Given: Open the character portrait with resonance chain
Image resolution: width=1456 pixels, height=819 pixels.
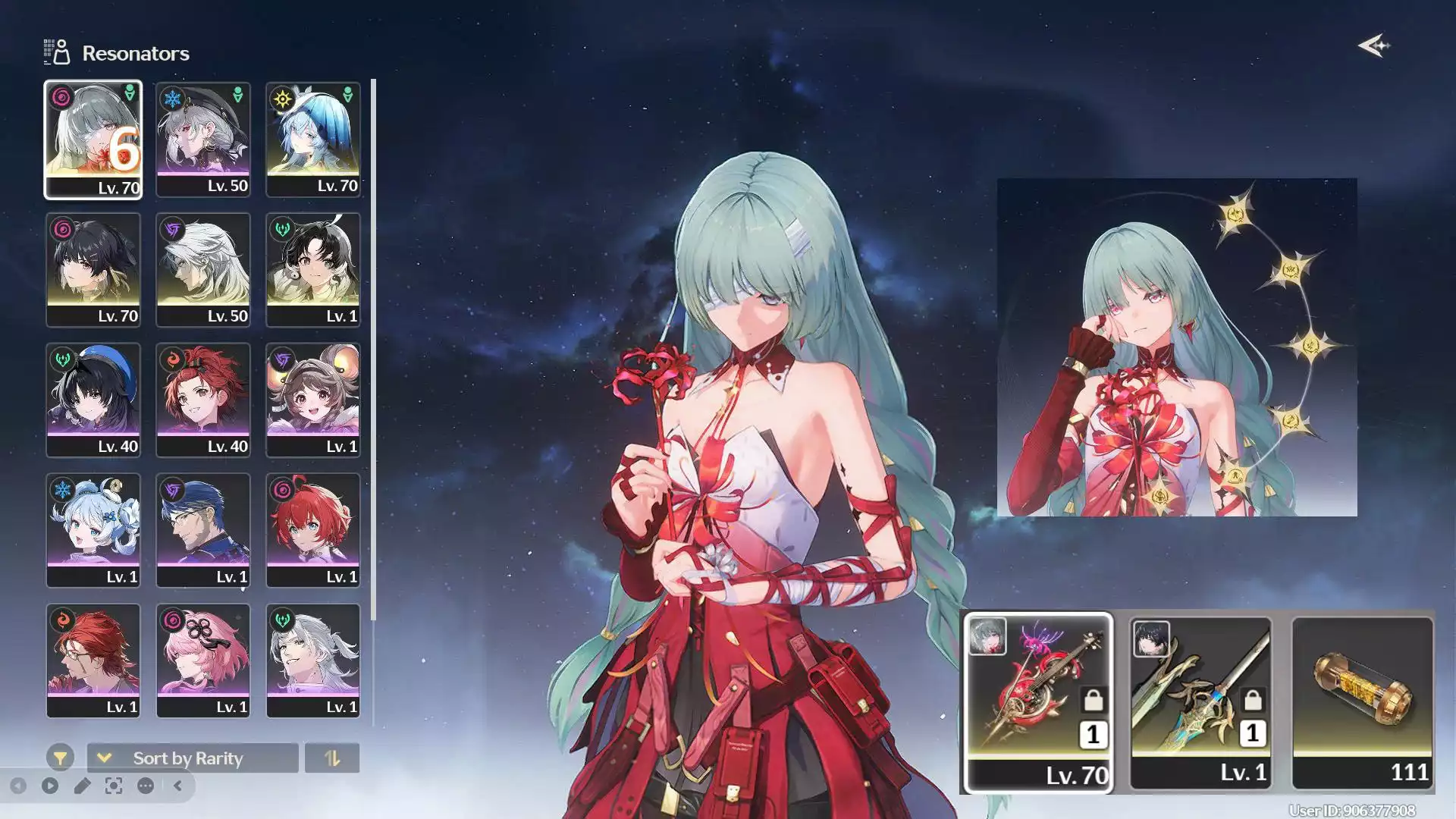Looking at the screenshot, I should tap(1176, 347).
